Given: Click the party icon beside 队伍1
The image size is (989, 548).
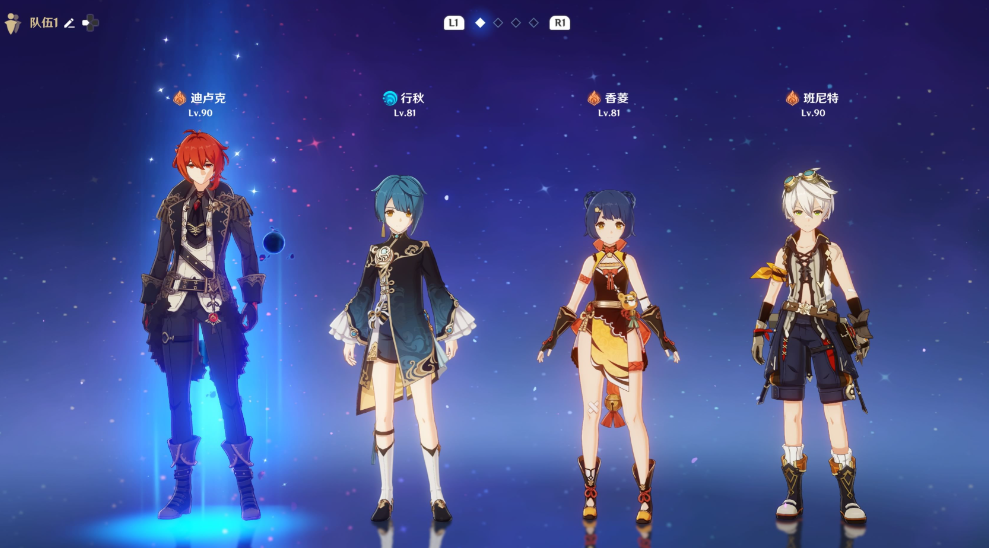Looking at the screenshot, I should (x=13, y=23).
